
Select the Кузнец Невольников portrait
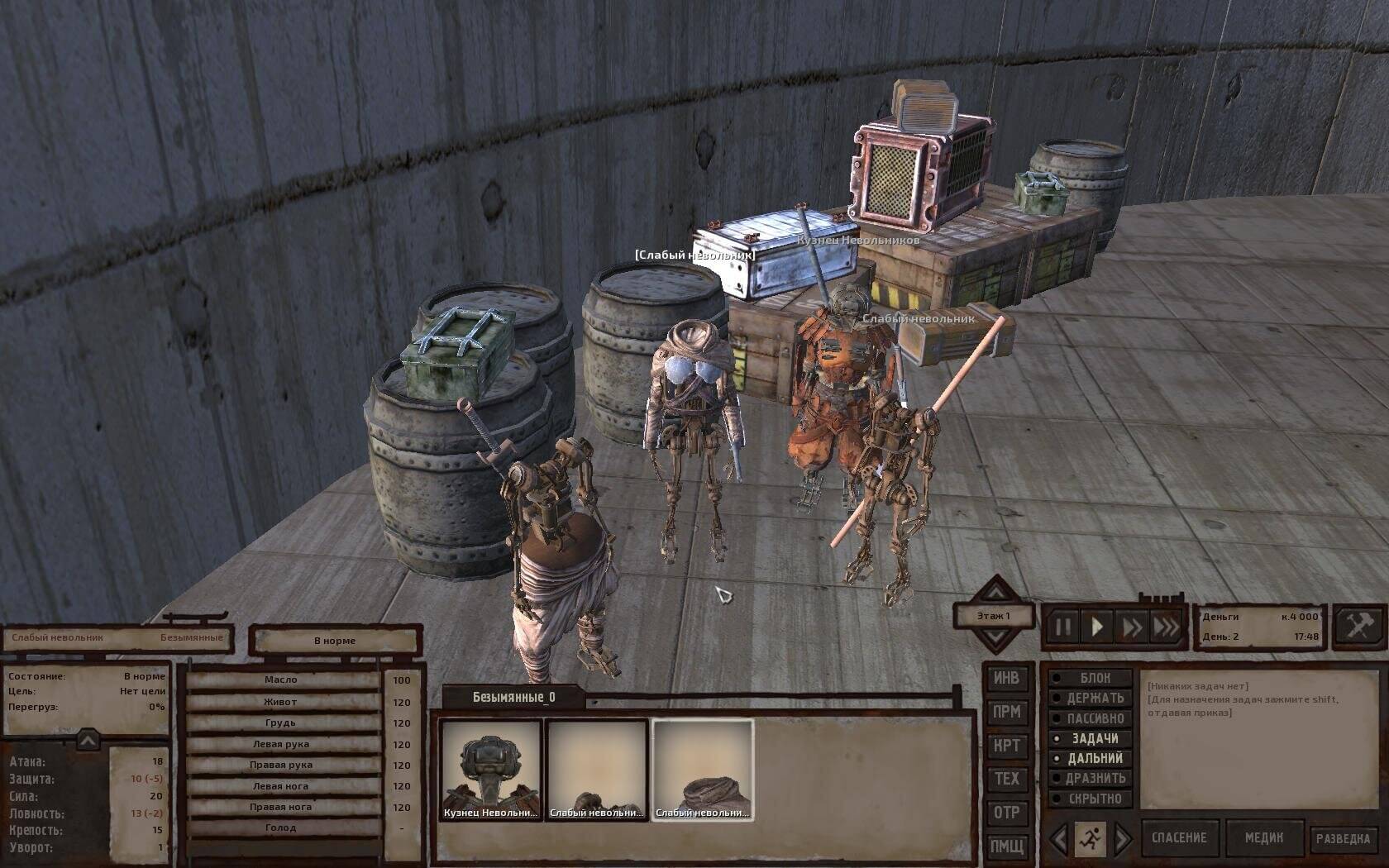(x=491, y=769)
